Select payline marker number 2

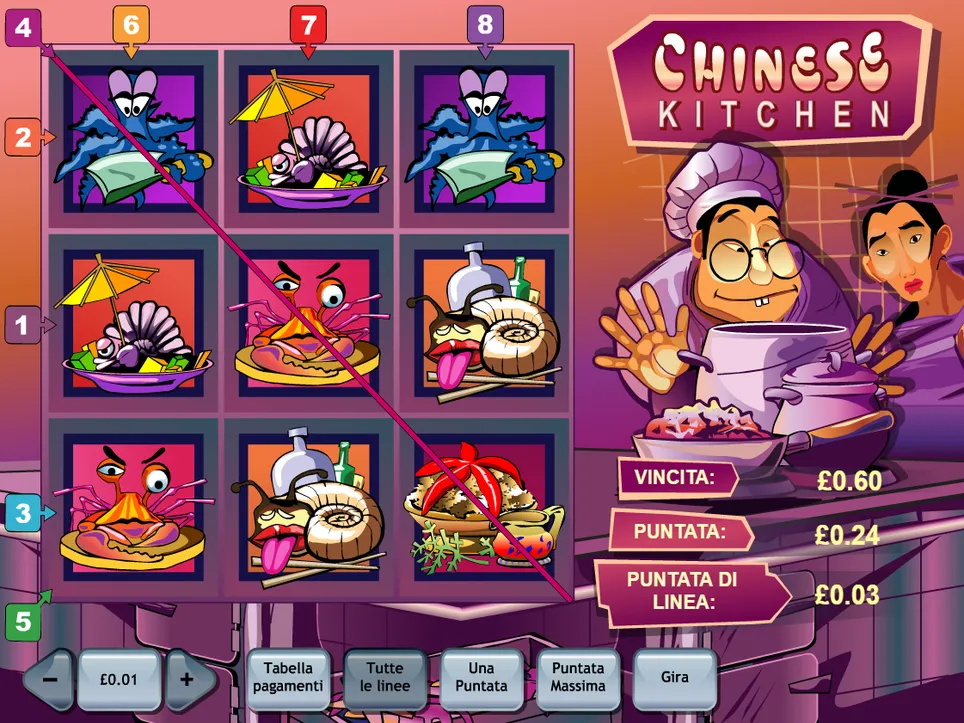[21, 137]
